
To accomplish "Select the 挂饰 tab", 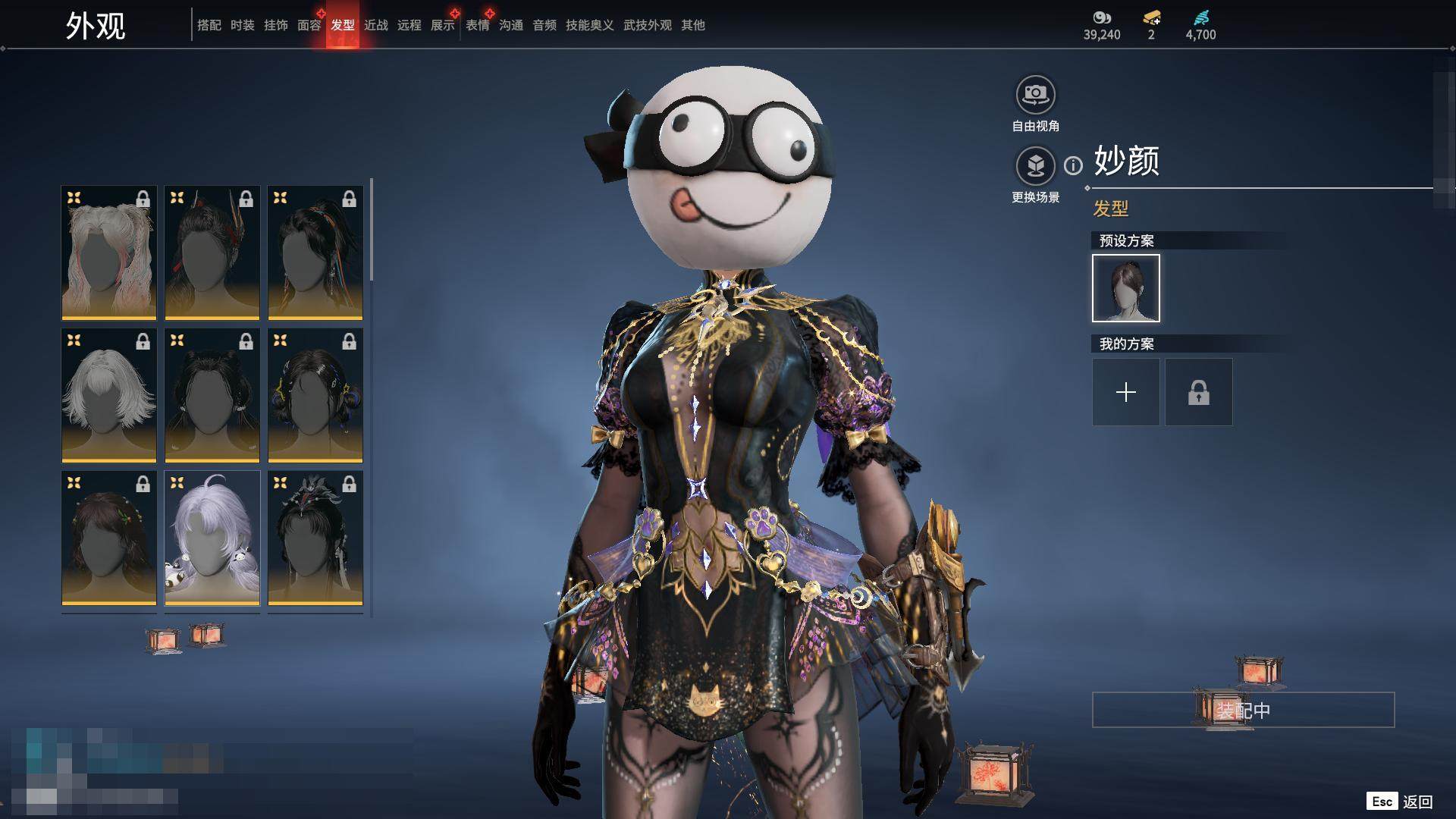I will 276,25.
